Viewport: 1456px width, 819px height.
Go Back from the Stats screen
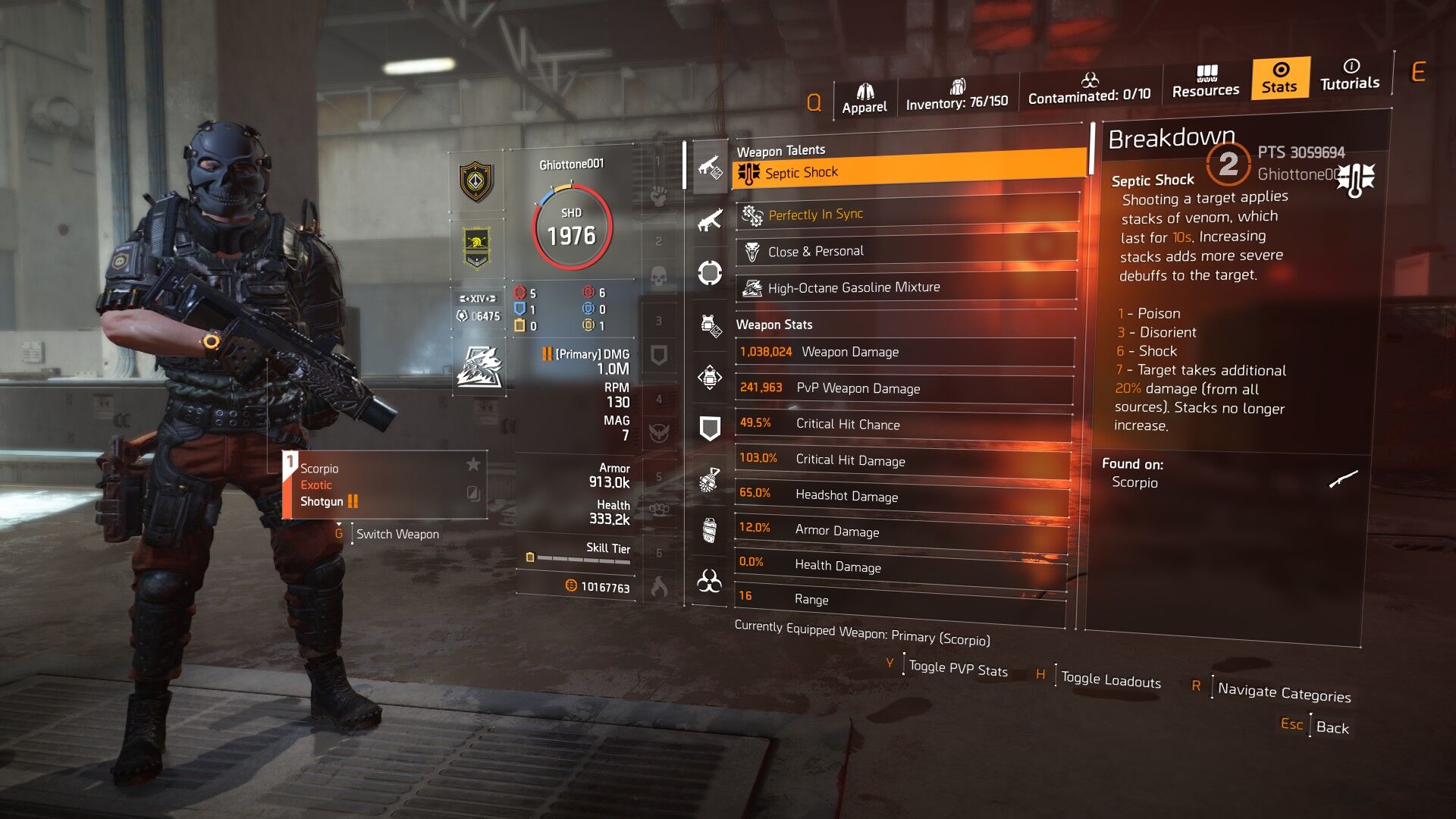1332,728
